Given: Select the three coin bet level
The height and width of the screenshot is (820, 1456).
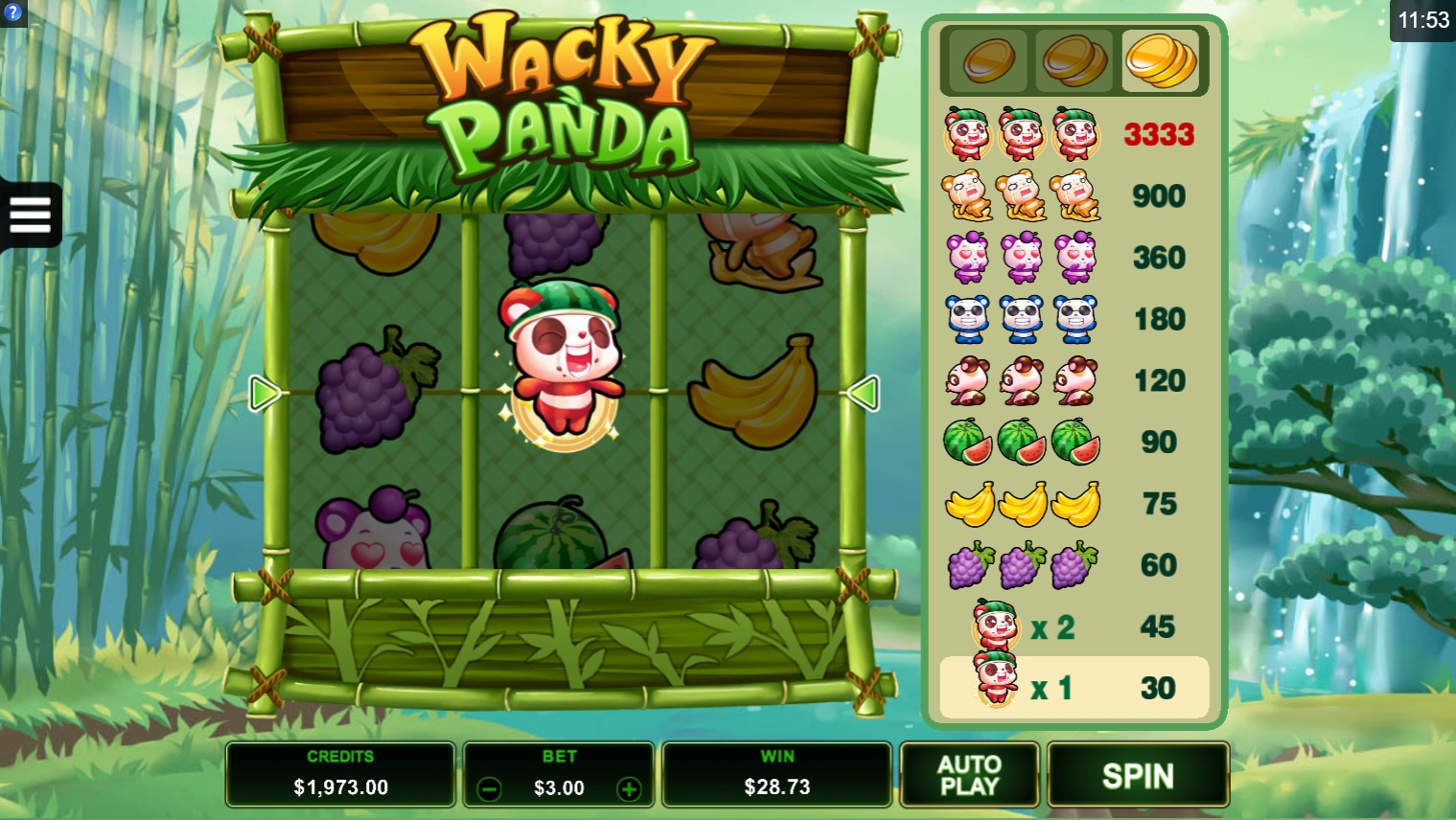Looking at the screenshot, I should pyautogui.click(x=1160, y=61).
